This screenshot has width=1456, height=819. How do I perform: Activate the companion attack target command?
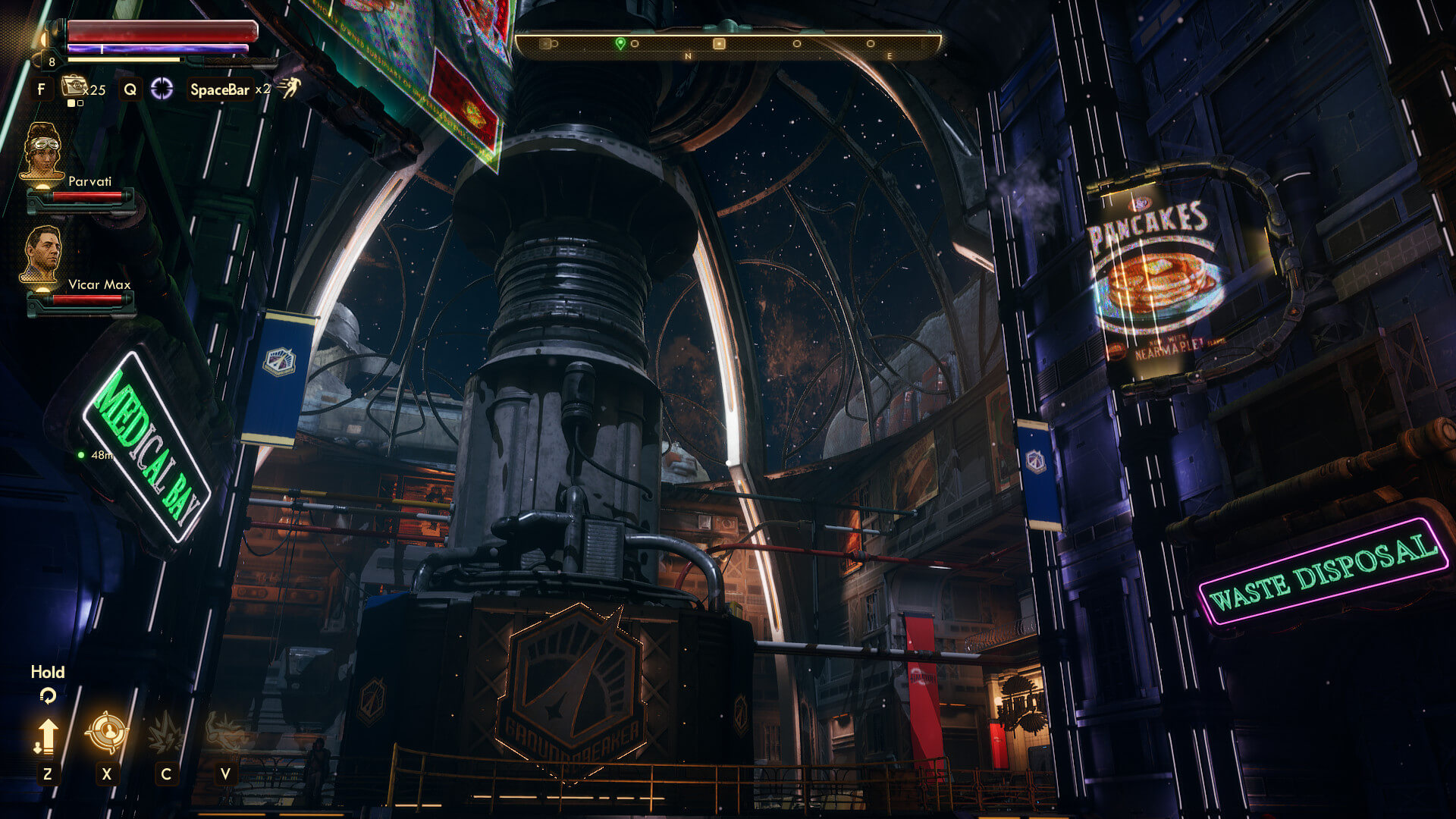[106, 733]
